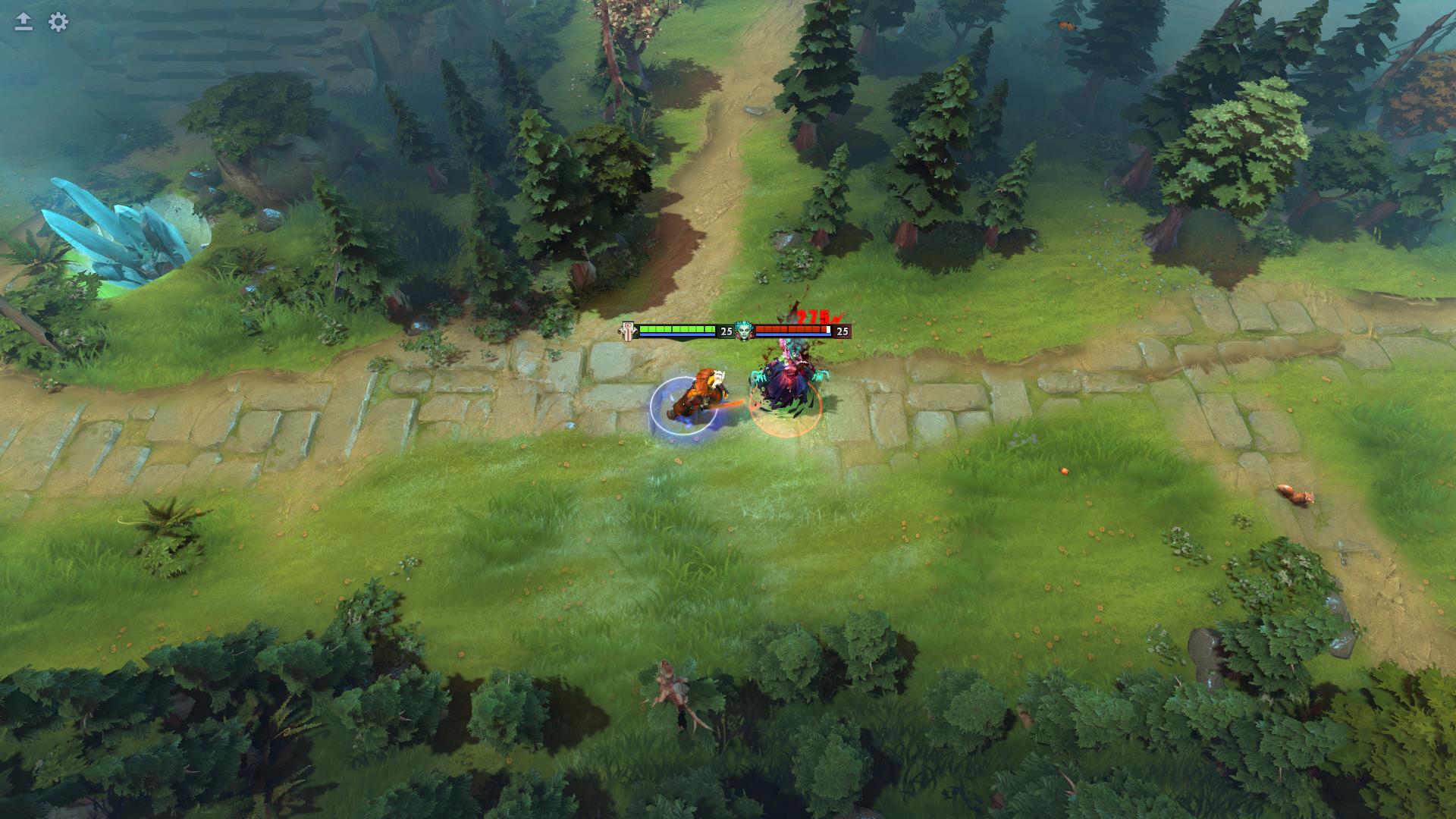The width and height of the screenshot is (1456, 819).
Task: Open the enemy hero face plate details
Action: tap(744, 331)
